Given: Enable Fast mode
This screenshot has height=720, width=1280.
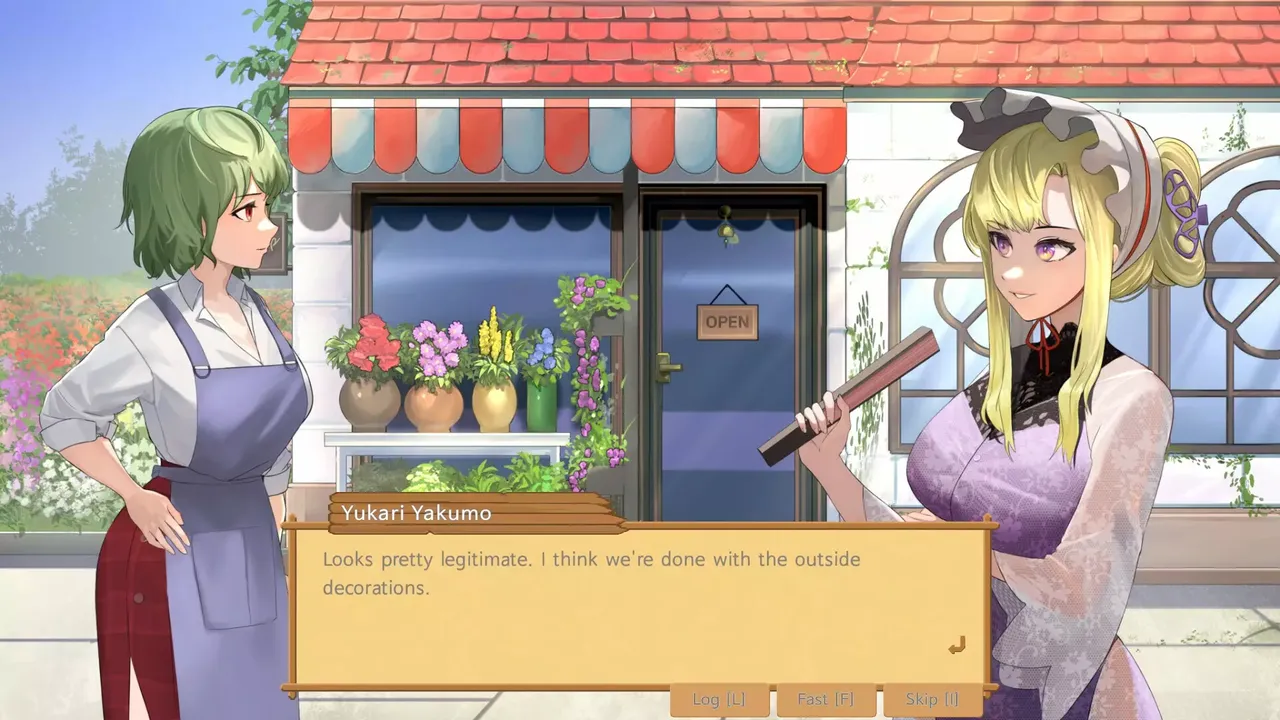Looking at the screenshot, I should pos(825,699).
